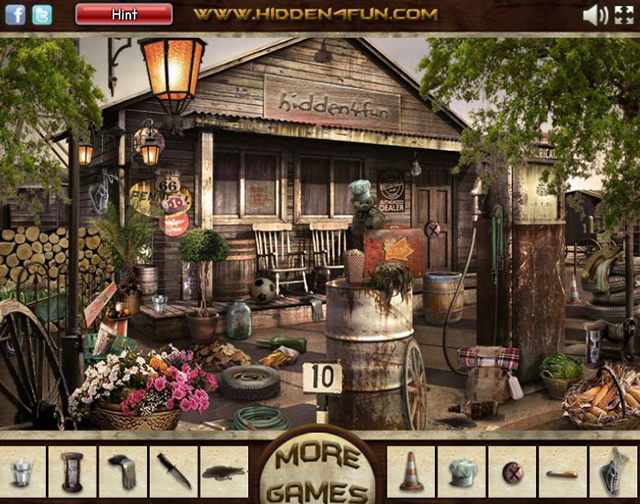Open the Facebook share link

(x=15, y=14)
